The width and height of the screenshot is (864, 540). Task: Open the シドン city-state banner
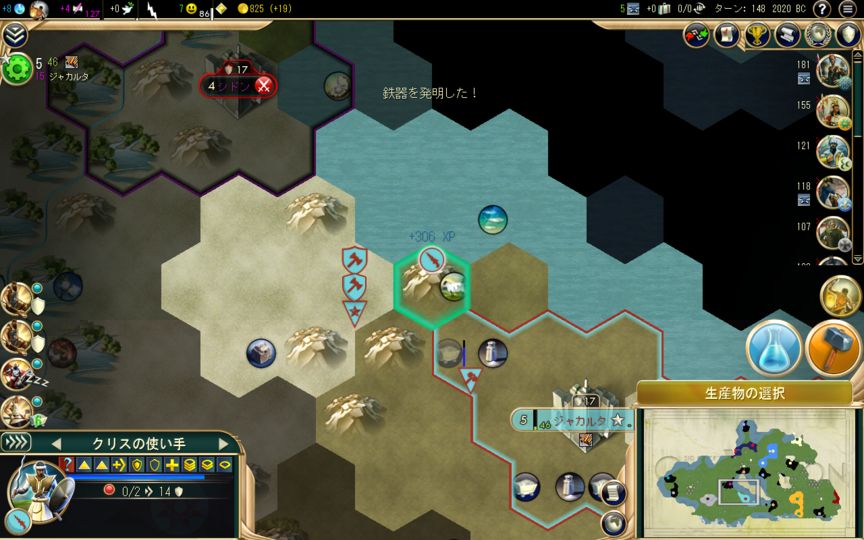pos(239,86)
